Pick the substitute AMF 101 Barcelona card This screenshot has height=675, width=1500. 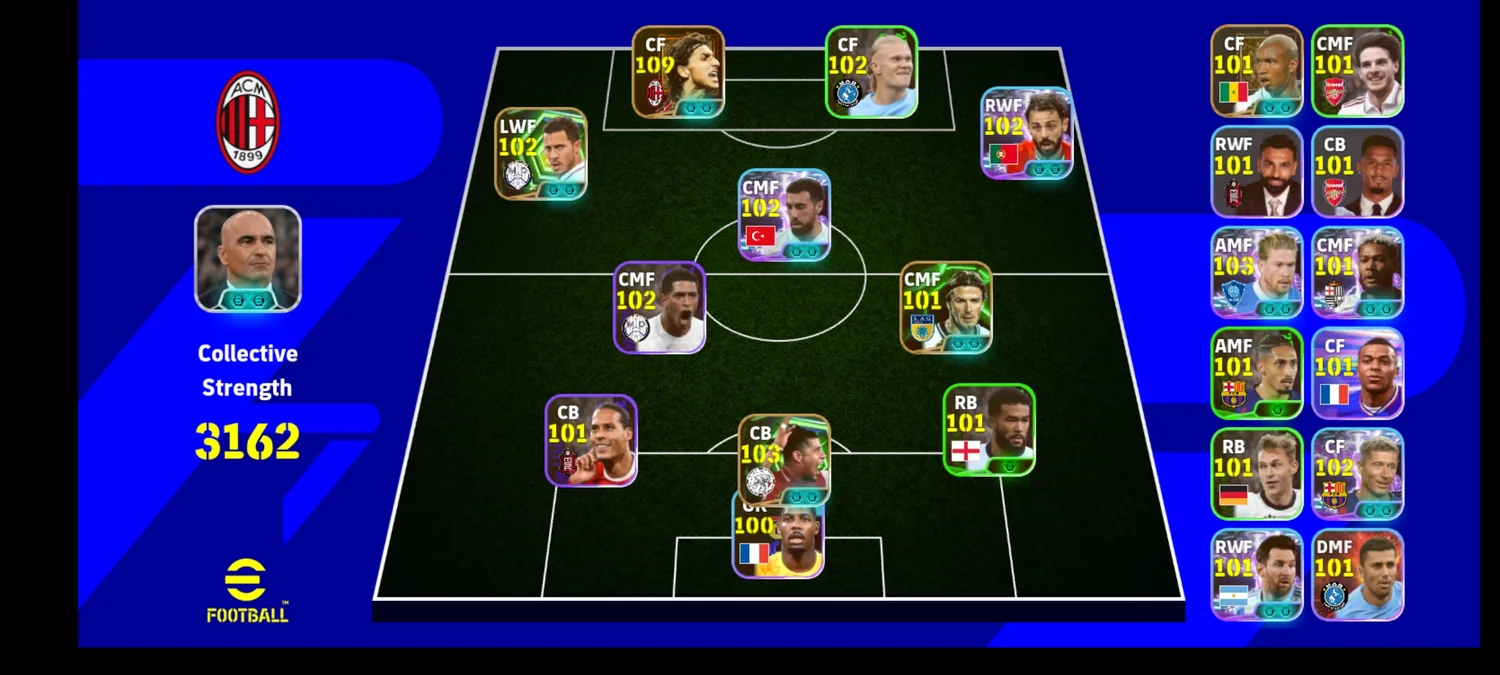coord(1257,373)
